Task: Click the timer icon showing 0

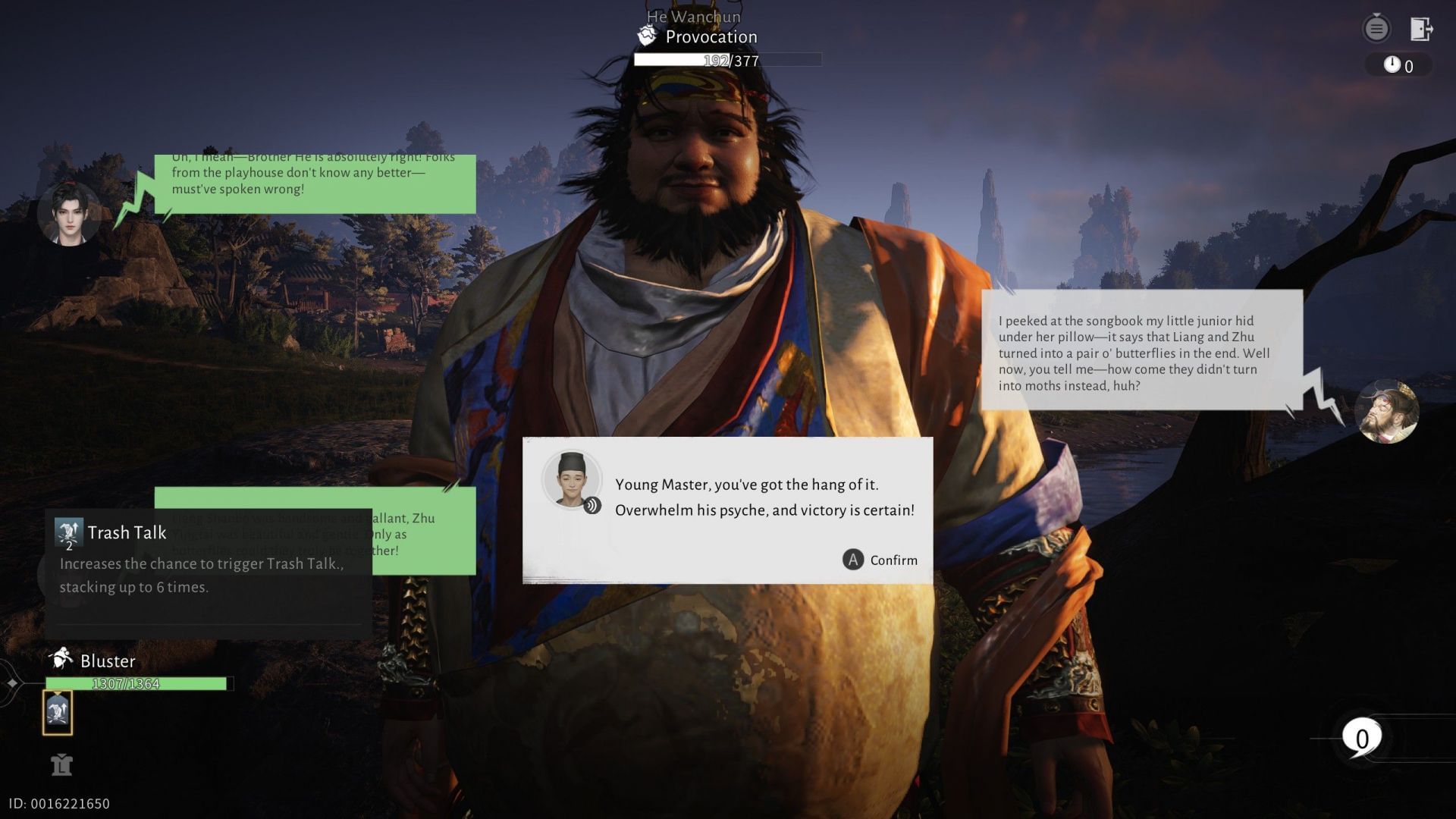Action: (1395, 65)
